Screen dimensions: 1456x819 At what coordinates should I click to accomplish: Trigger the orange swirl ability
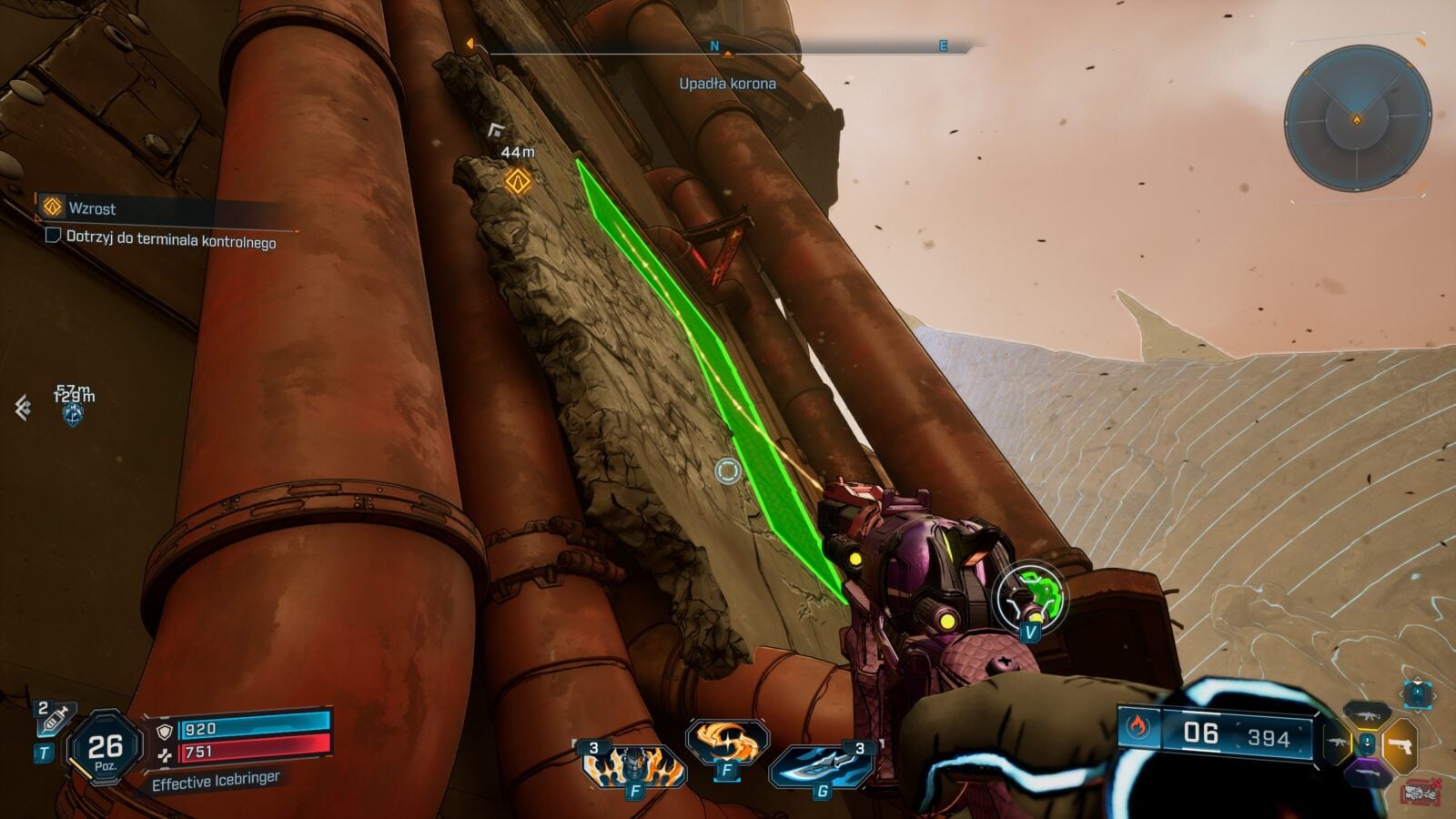726,742
